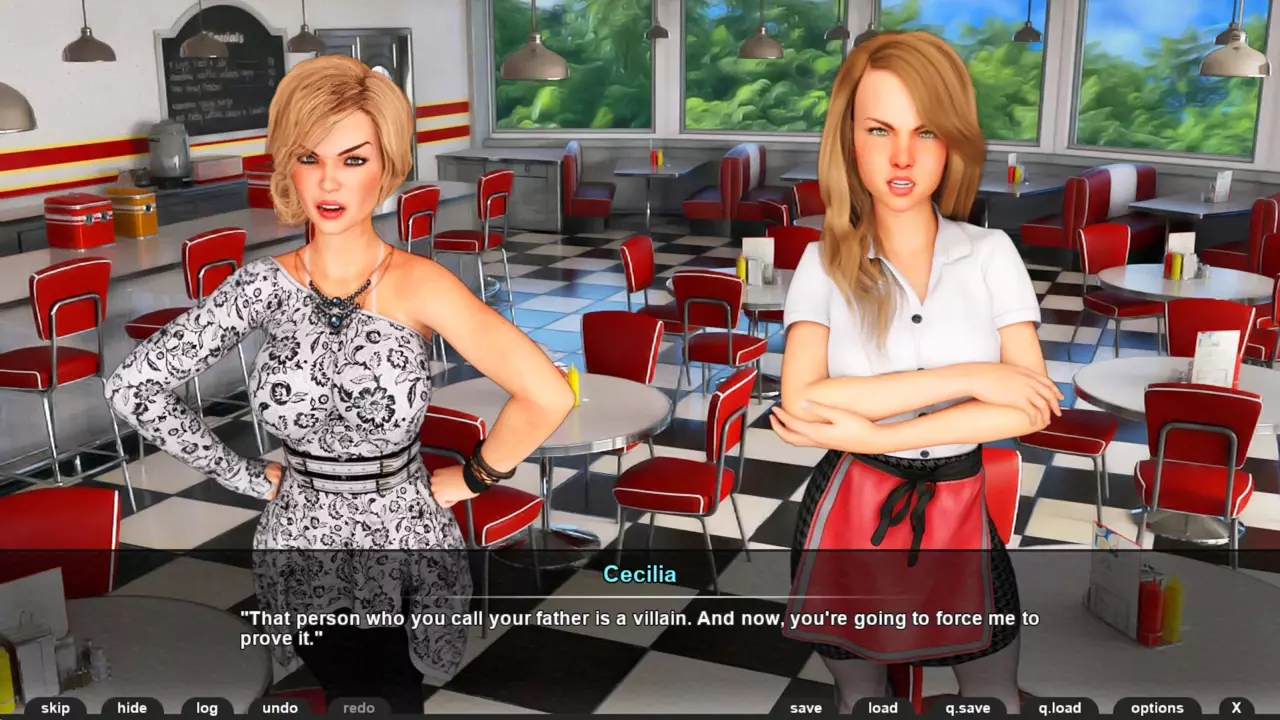Open the dialogue log
Screen dimensions: 1280x720
[207, 708]
